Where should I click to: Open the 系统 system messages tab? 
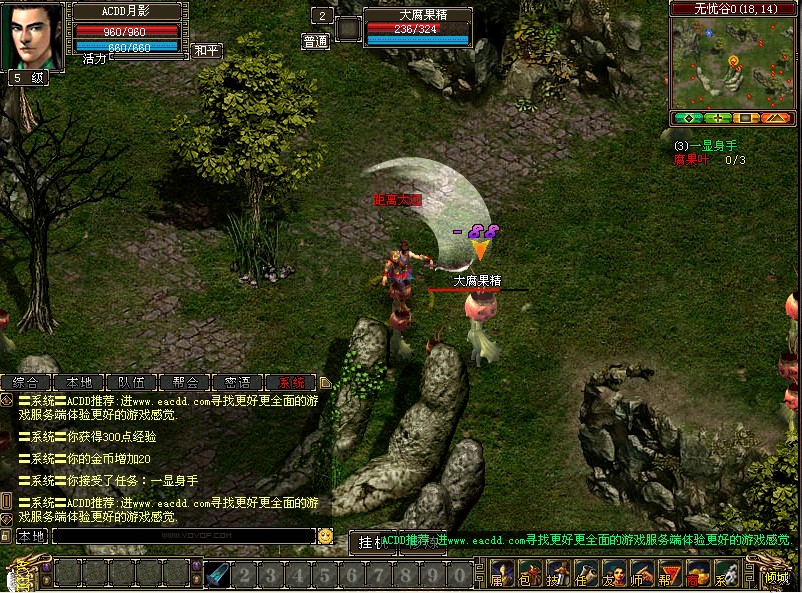(291, 382)
